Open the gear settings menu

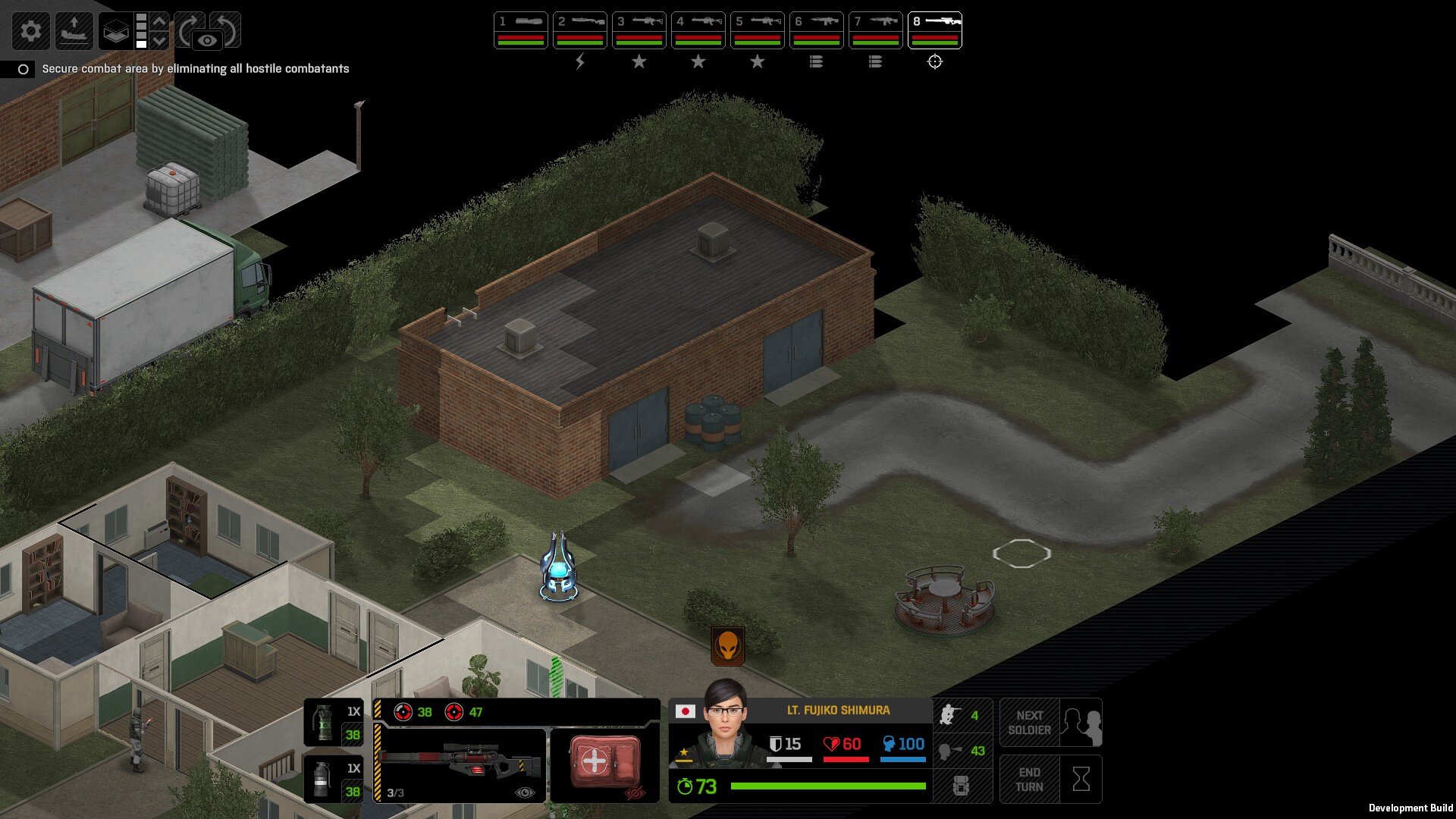pos(31,31)
